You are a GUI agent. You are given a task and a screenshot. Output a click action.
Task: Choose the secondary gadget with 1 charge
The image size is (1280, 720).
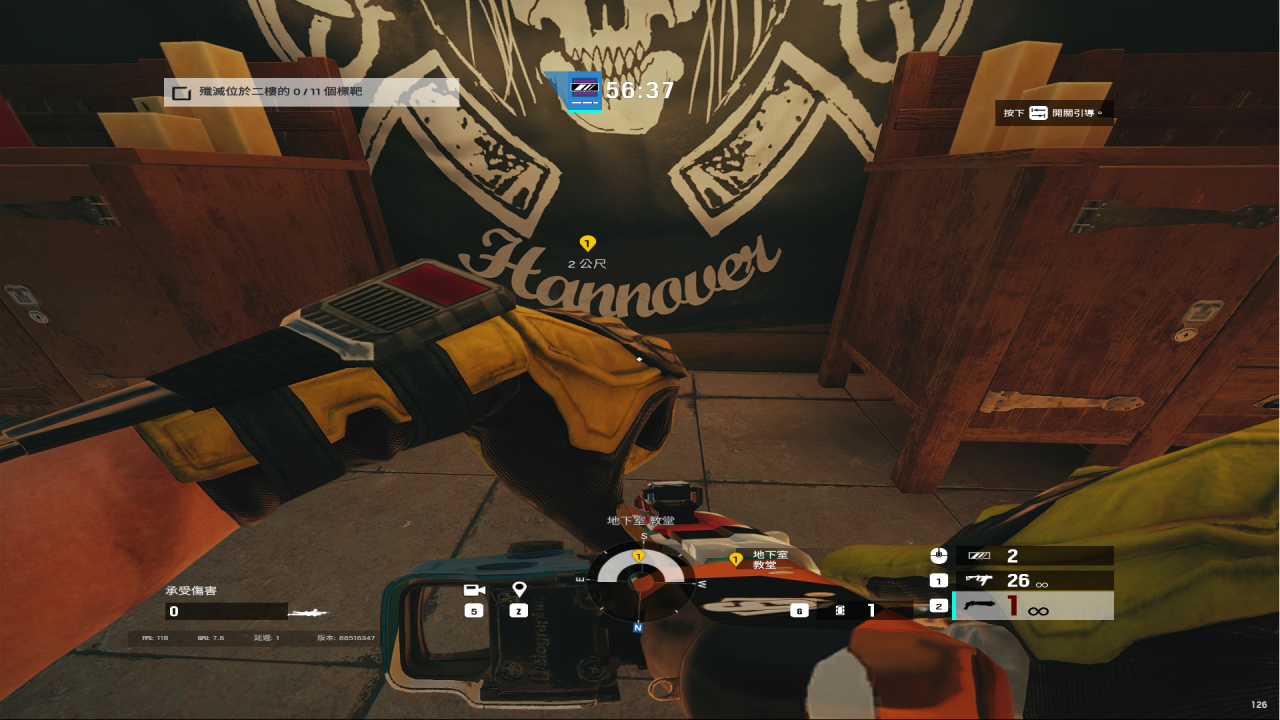pos(855,610)
